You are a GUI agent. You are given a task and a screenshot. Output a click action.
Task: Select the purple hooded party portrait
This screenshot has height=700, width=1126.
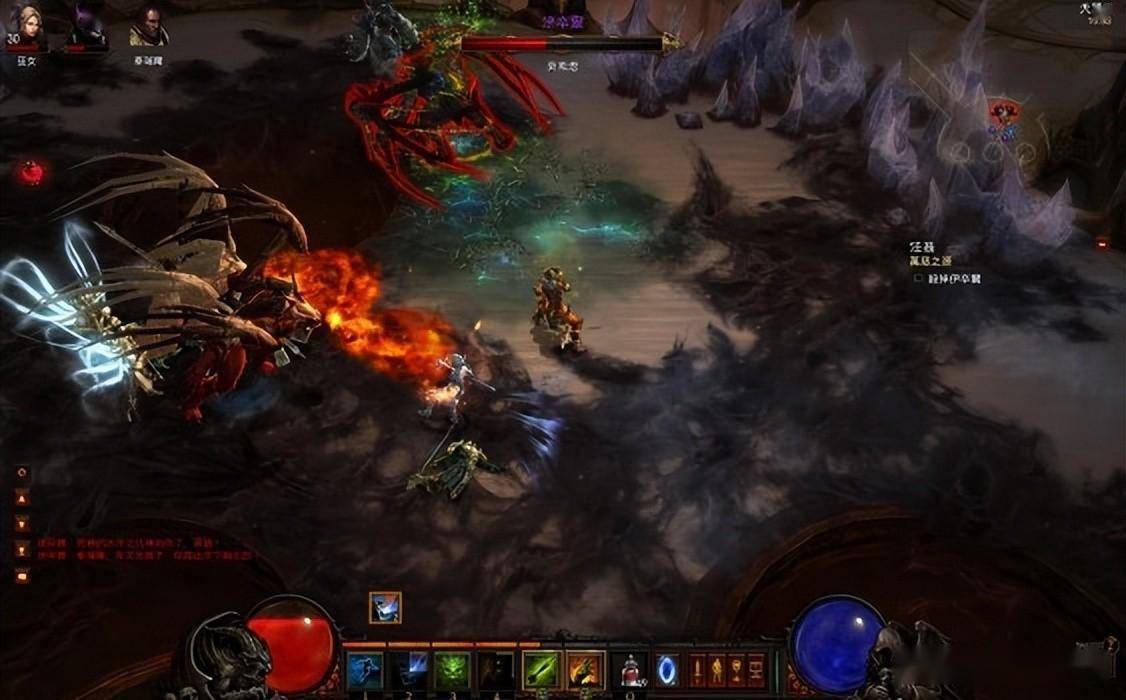point(87,25)
